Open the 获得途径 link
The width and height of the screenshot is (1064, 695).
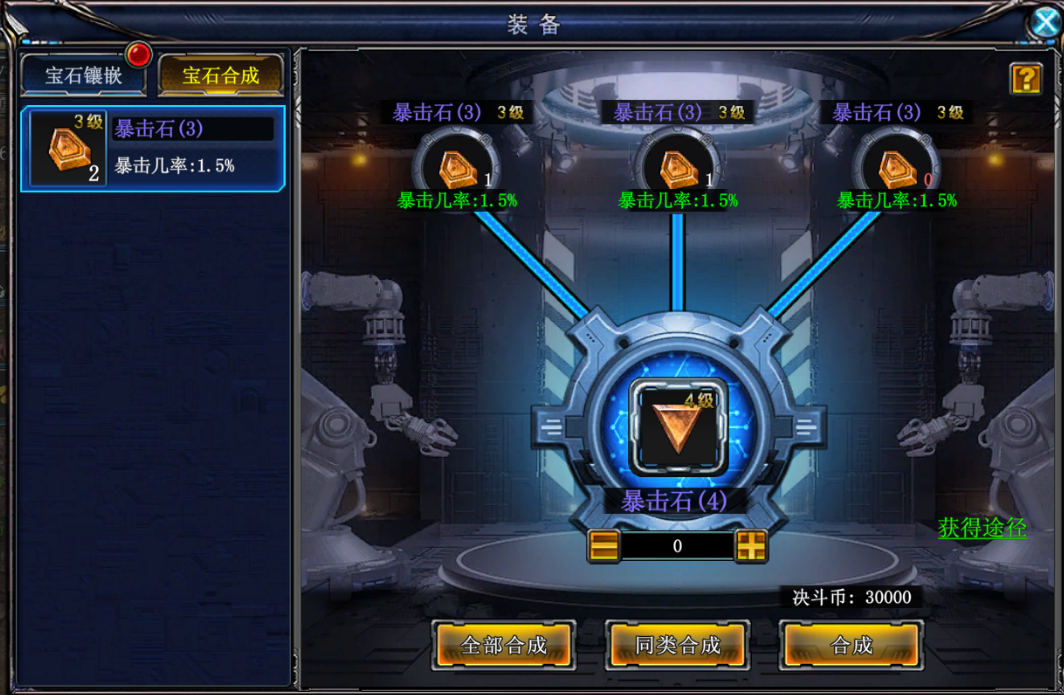point(982,528)
